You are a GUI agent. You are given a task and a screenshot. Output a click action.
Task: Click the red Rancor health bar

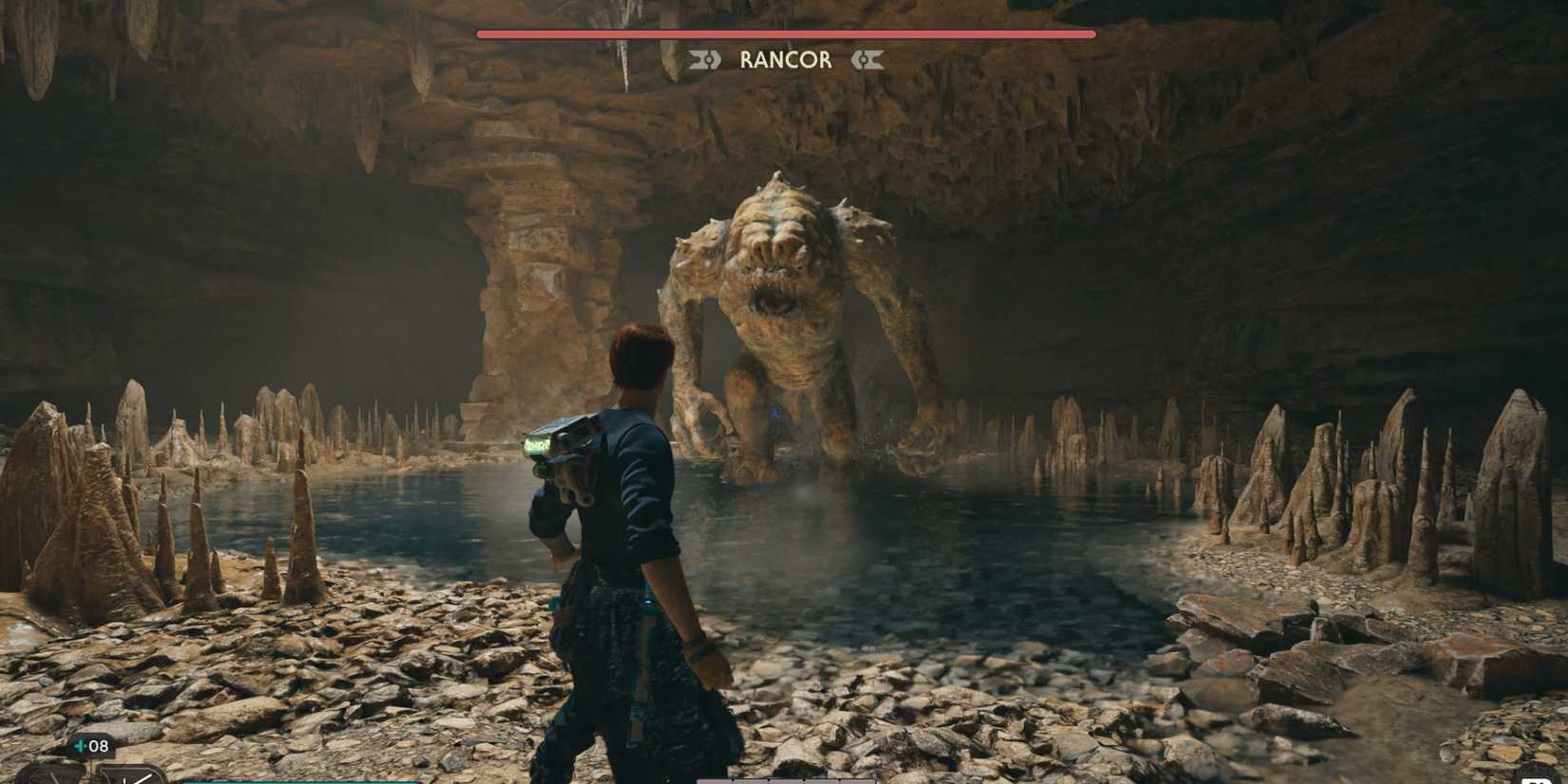pyautogui.click(x=784, y=31)
